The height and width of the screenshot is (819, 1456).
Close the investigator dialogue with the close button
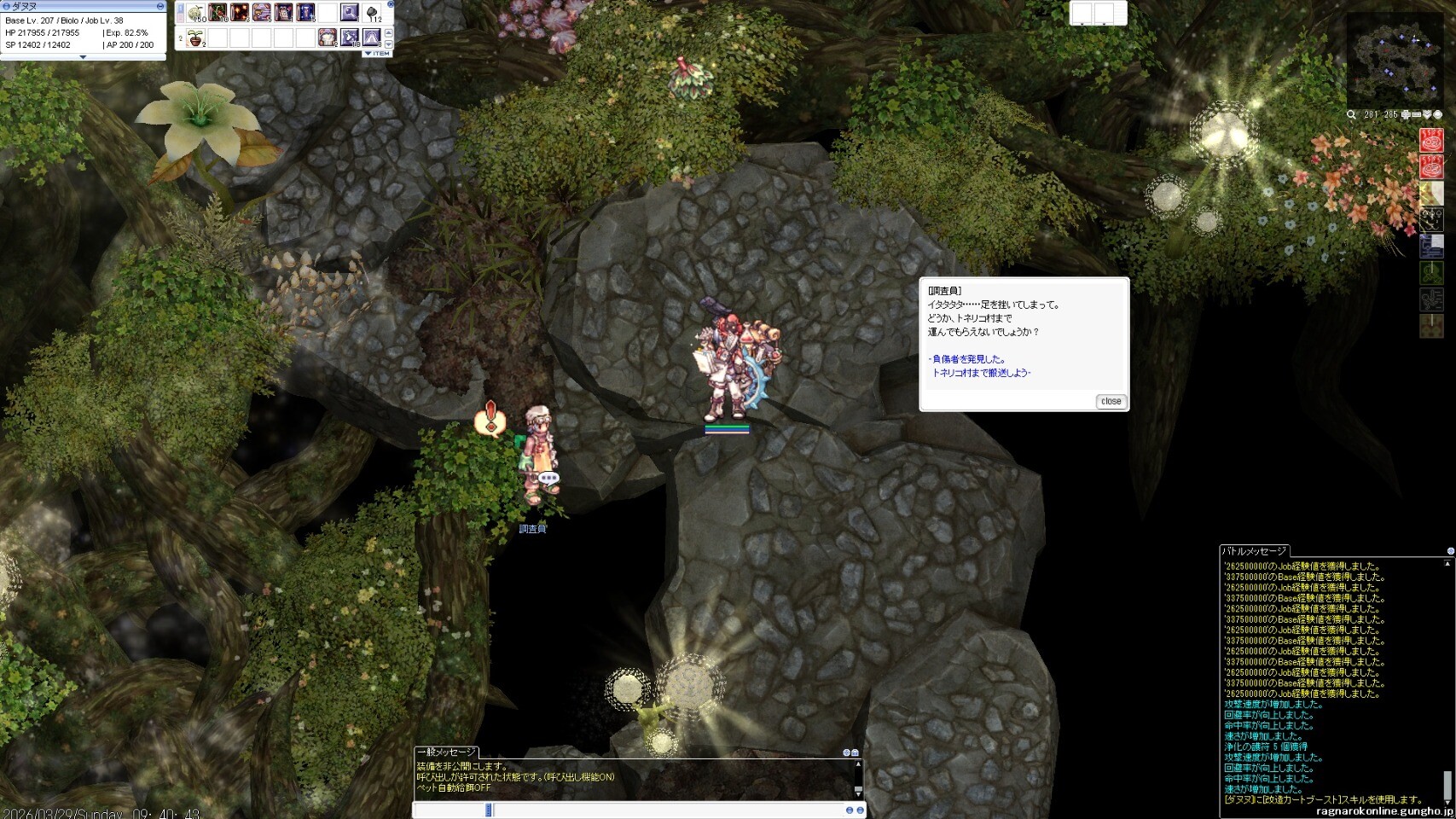click(x=1111, y=401)
